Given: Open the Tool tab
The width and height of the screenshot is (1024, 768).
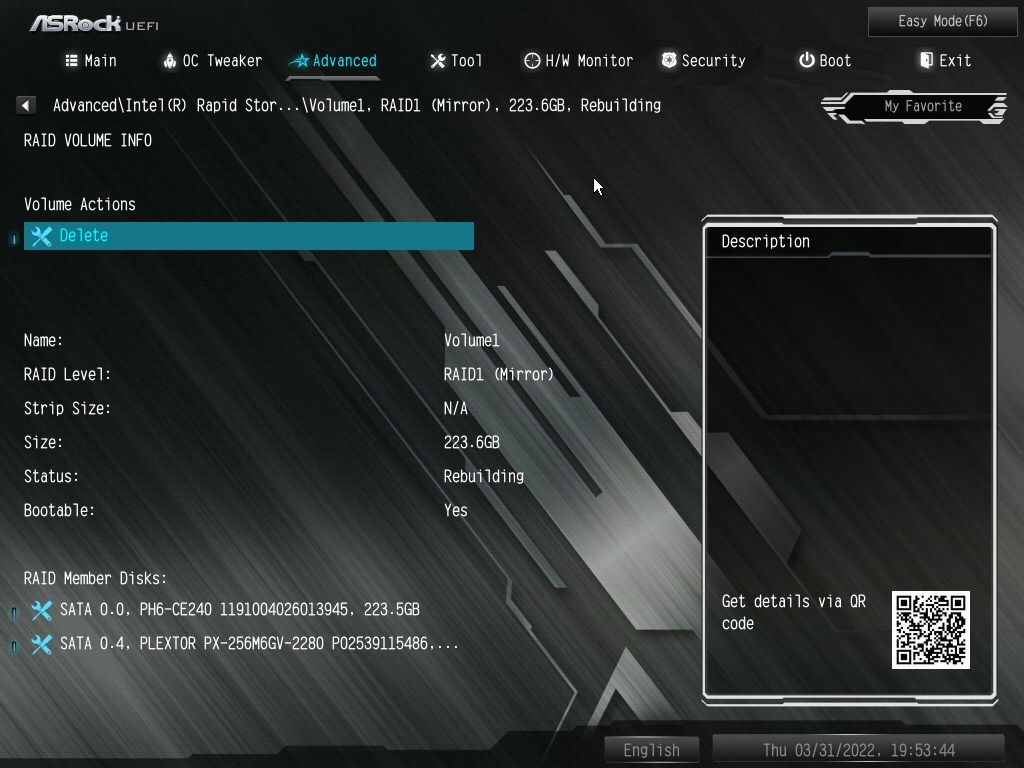Looking at the screenshot, I should [456, 61].
